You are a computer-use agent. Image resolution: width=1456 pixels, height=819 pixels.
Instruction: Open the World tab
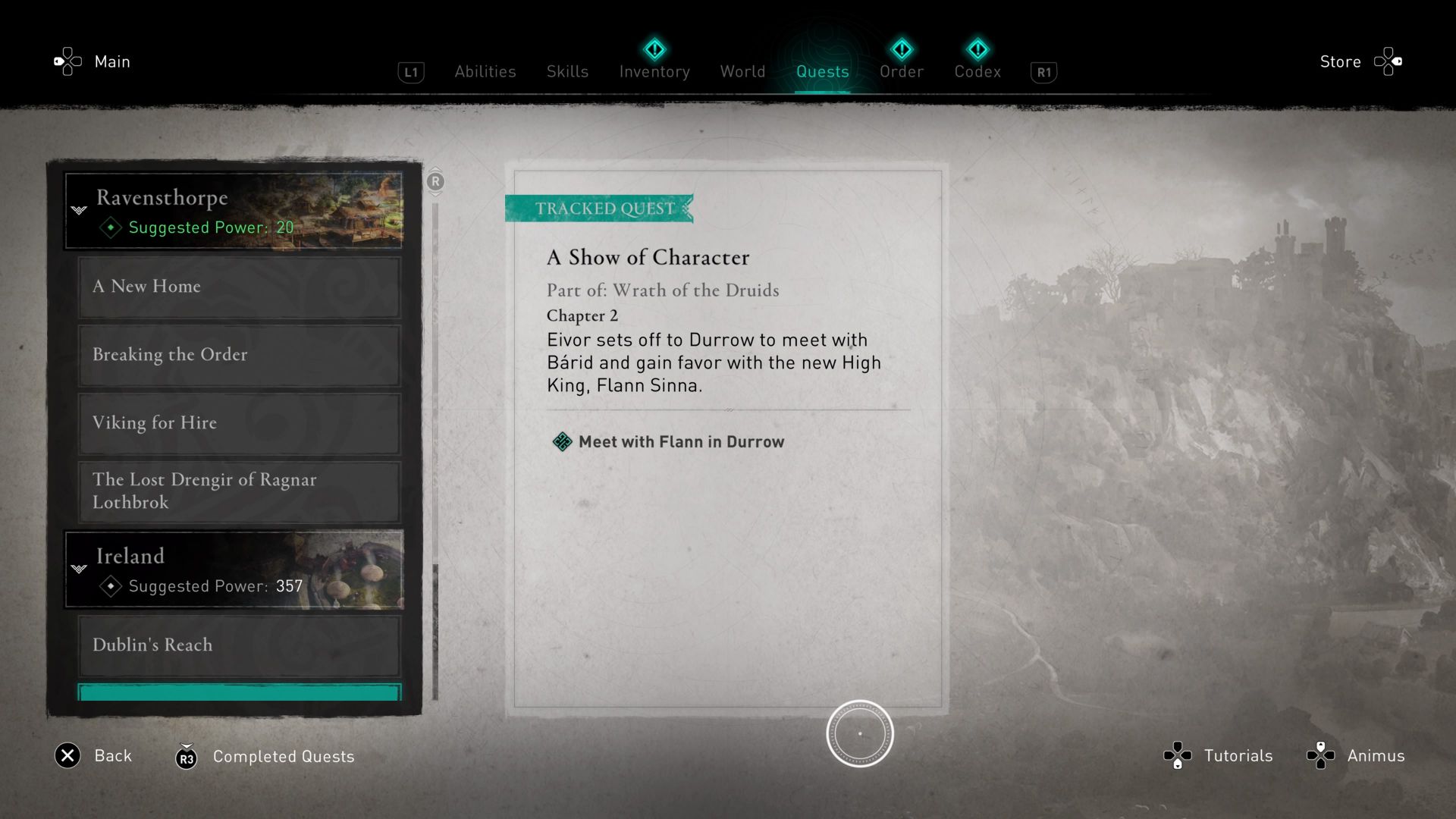742,71
